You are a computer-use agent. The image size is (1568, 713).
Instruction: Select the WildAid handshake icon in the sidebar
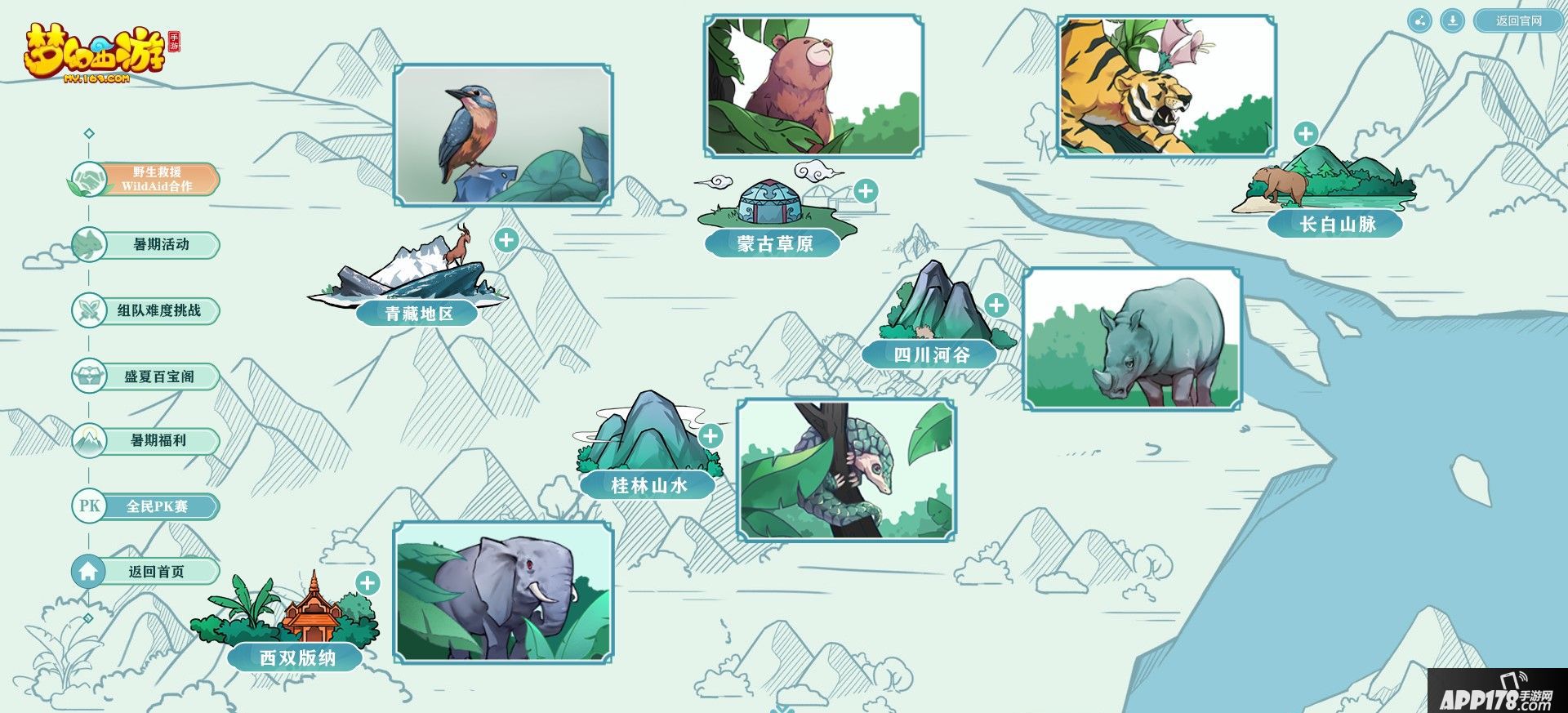point(90,178)
